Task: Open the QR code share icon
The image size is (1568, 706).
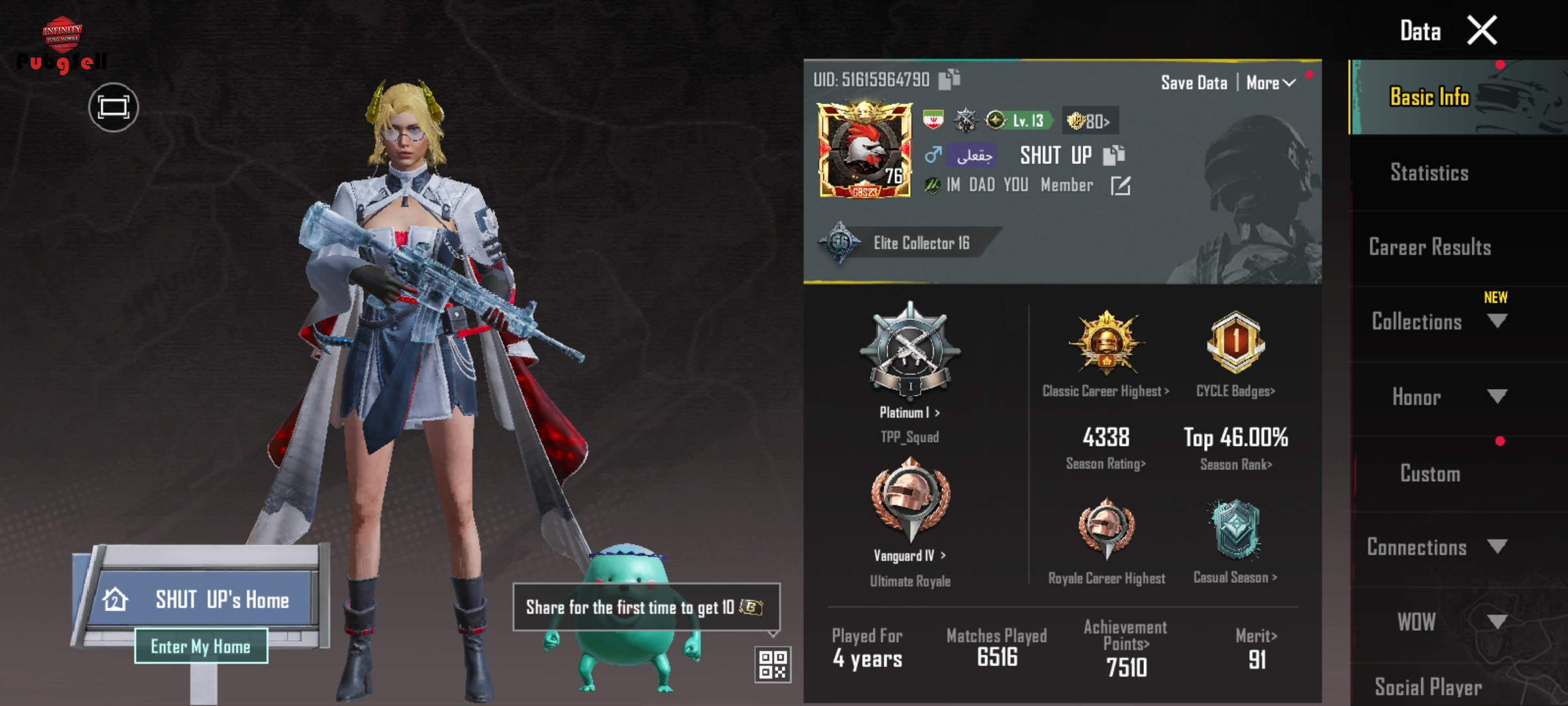Action: coord(772,664)
